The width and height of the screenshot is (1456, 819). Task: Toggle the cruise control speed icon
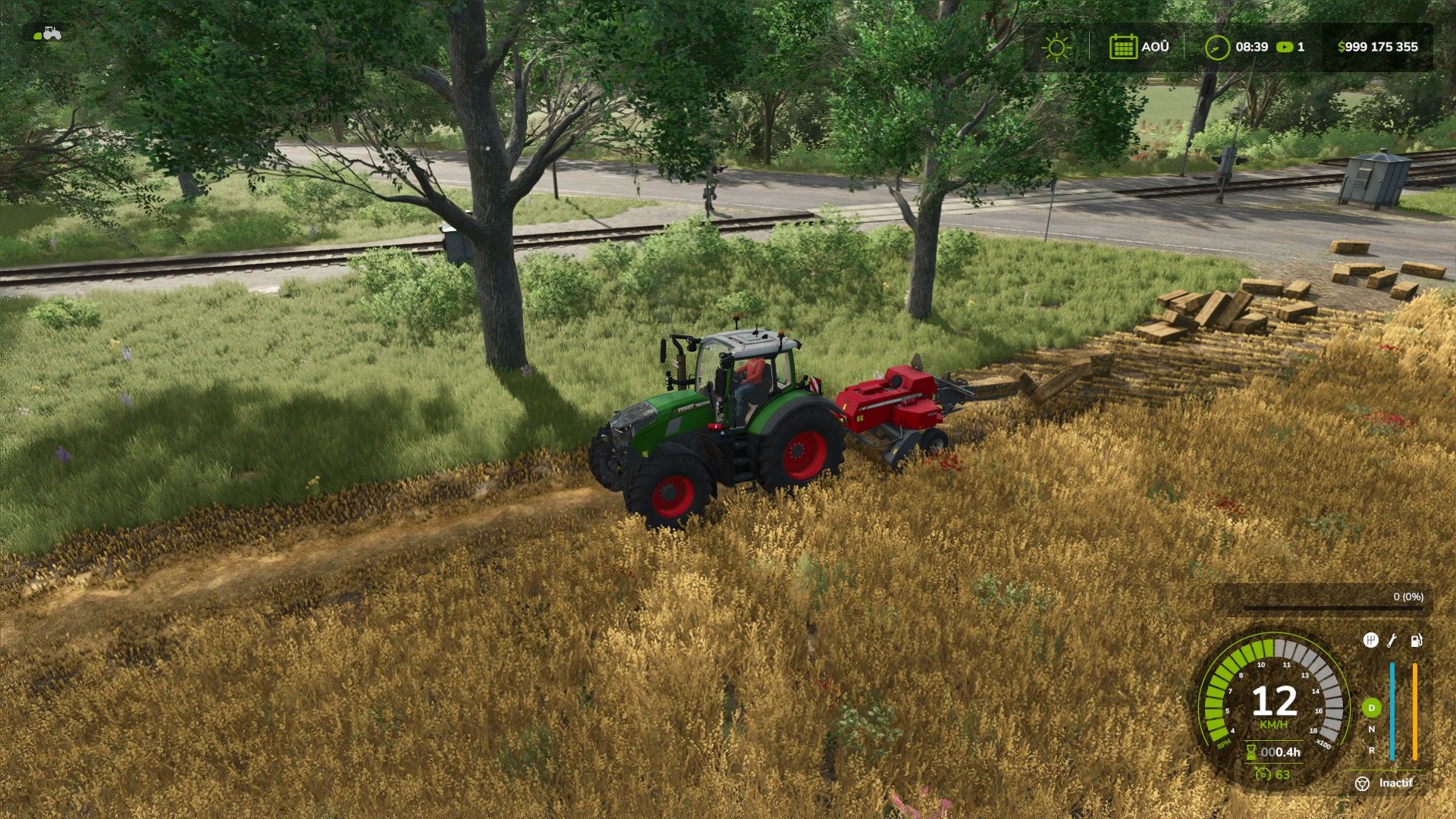point(1263,774)
